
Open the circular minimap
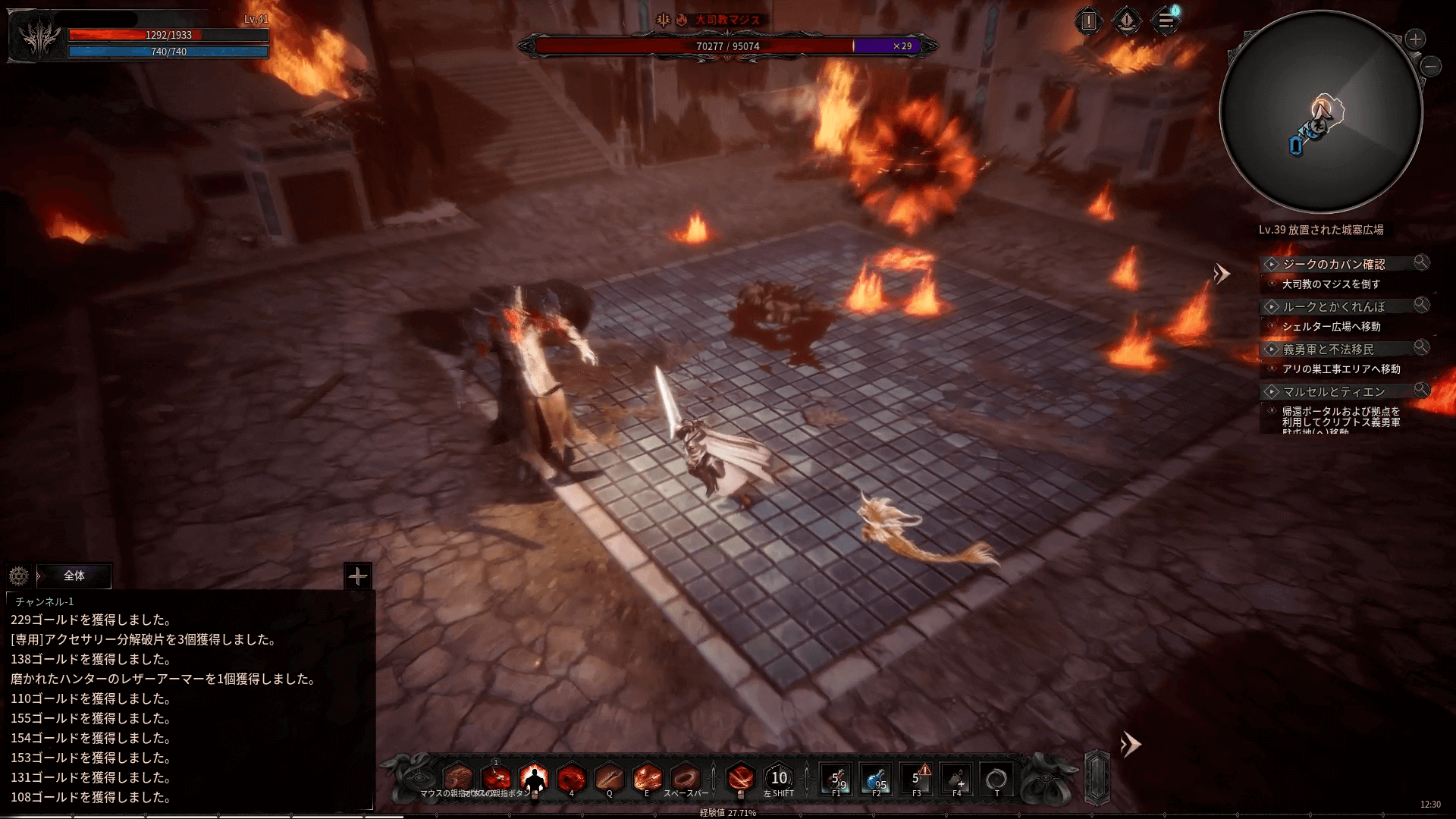1320,112
